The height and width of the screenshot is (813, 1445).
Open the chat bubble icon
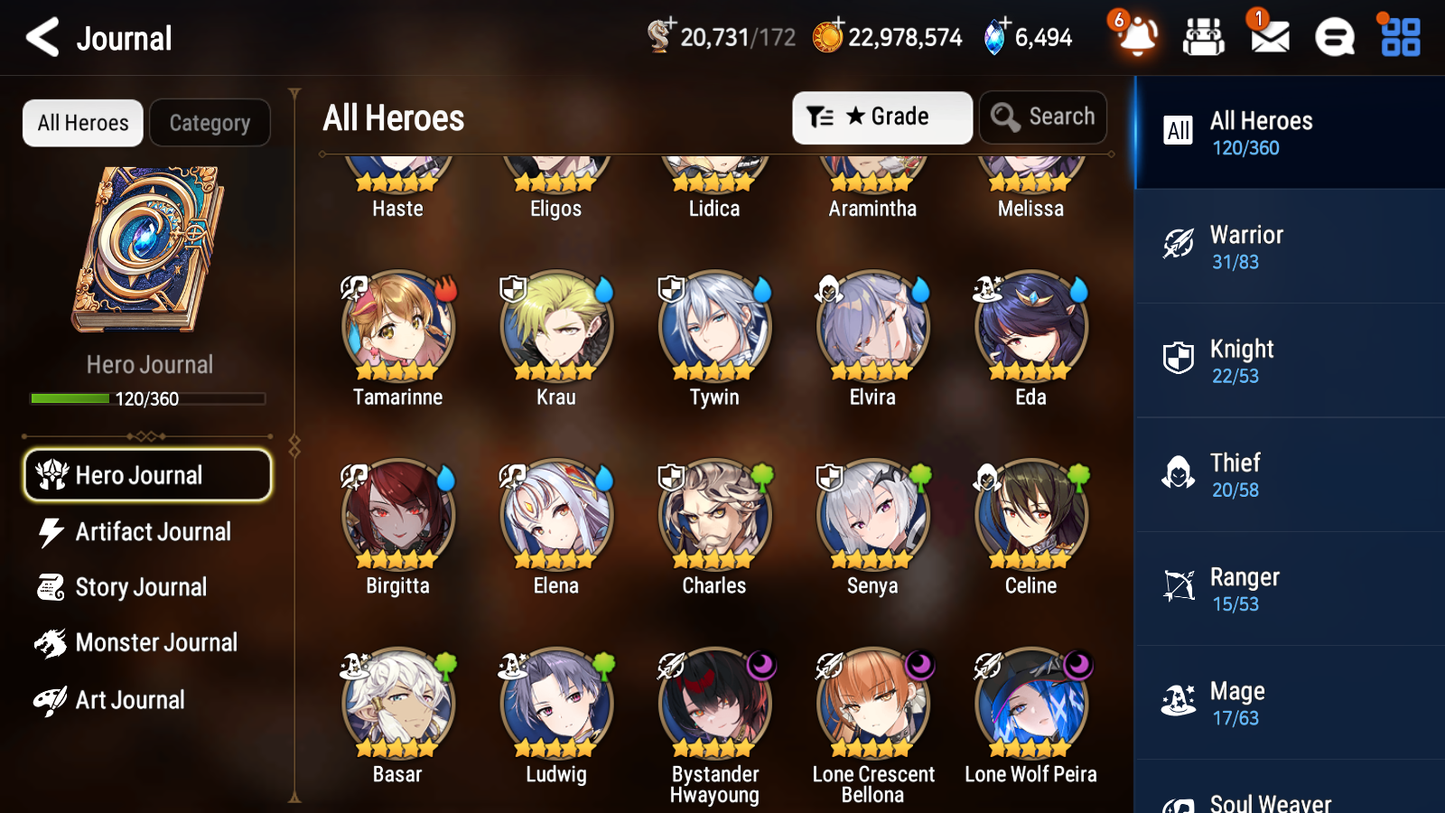tap(1333, 37)
